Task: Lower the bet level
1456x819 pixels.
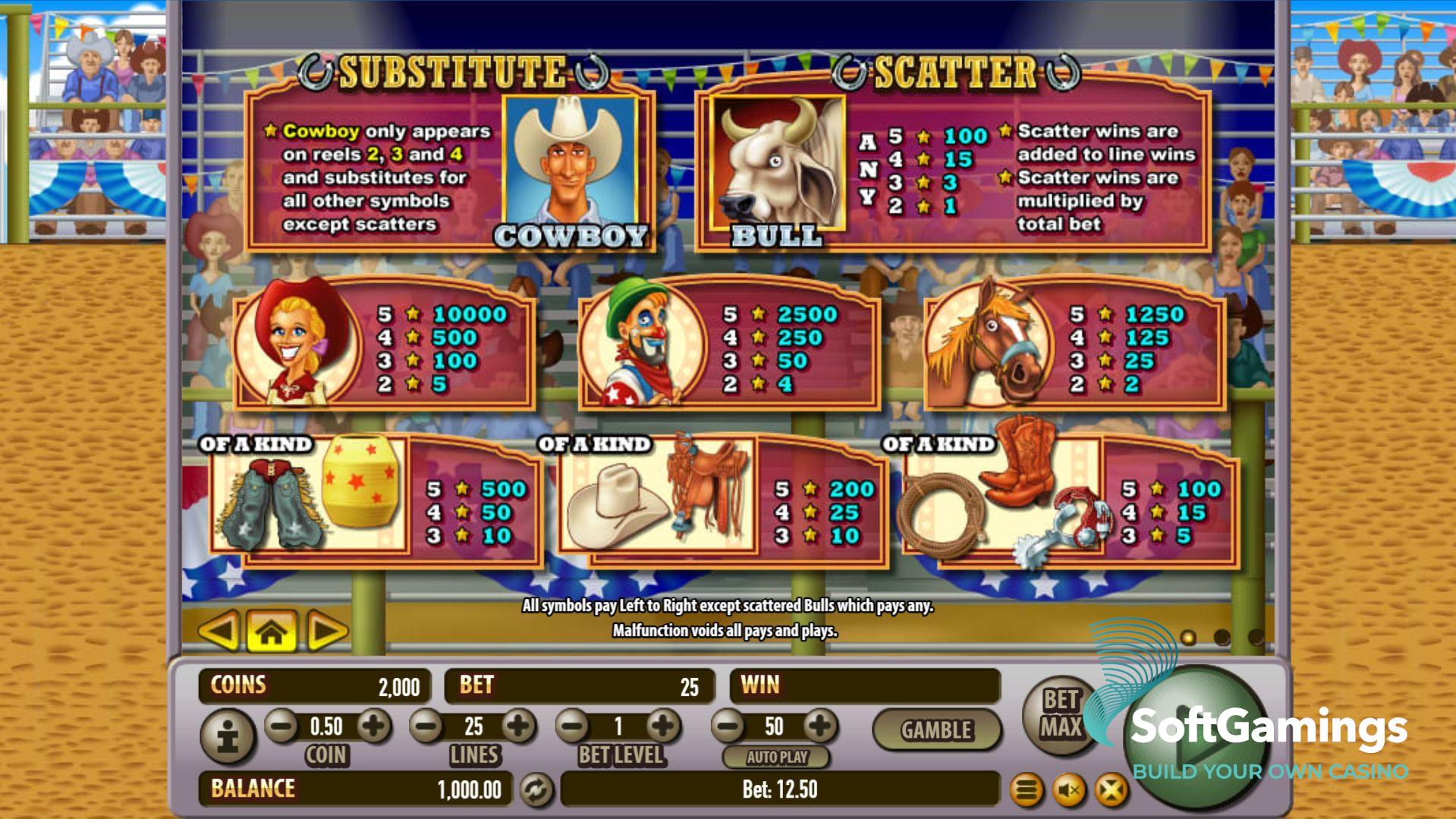Action: coord(574,726)
